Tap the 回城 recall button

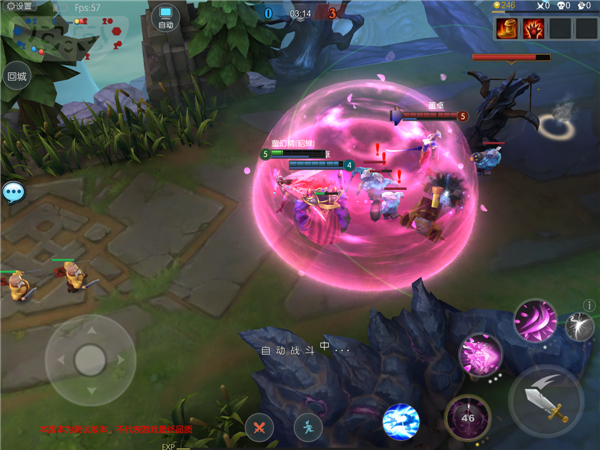[x=16, y=76]
